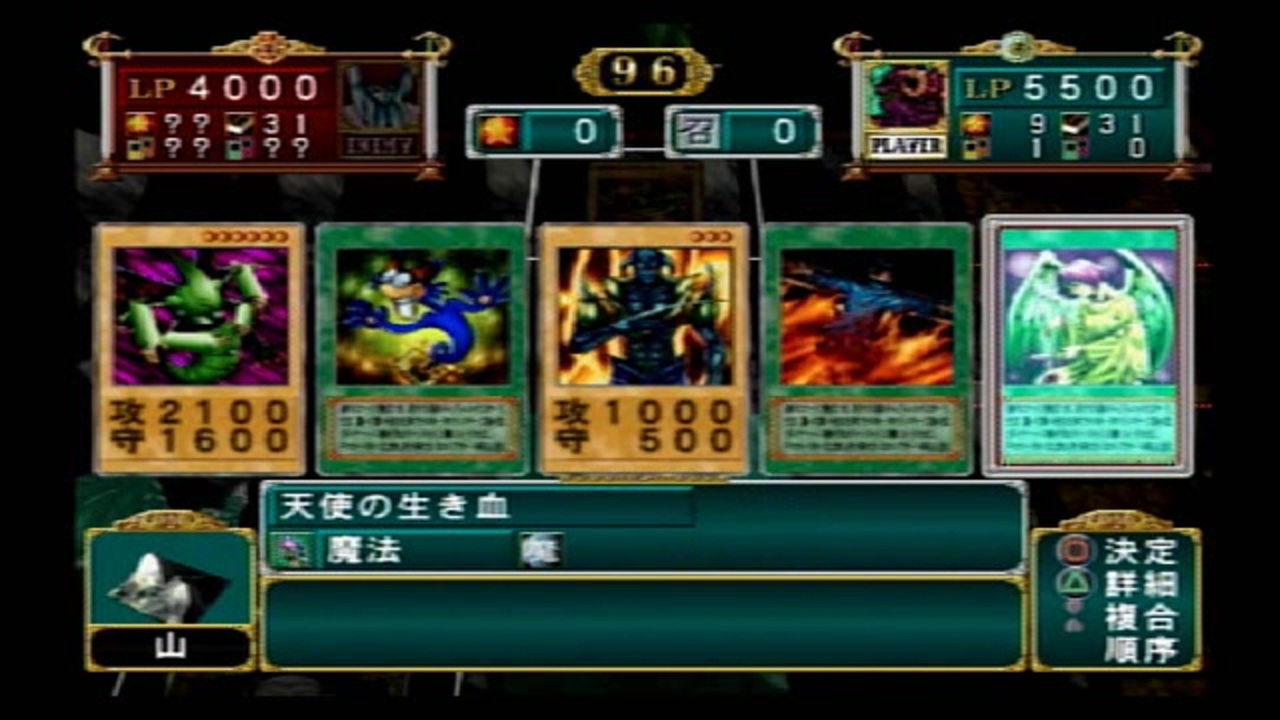
Task: Click the card-back icon beside the 31 count
Action: (238, 124)
